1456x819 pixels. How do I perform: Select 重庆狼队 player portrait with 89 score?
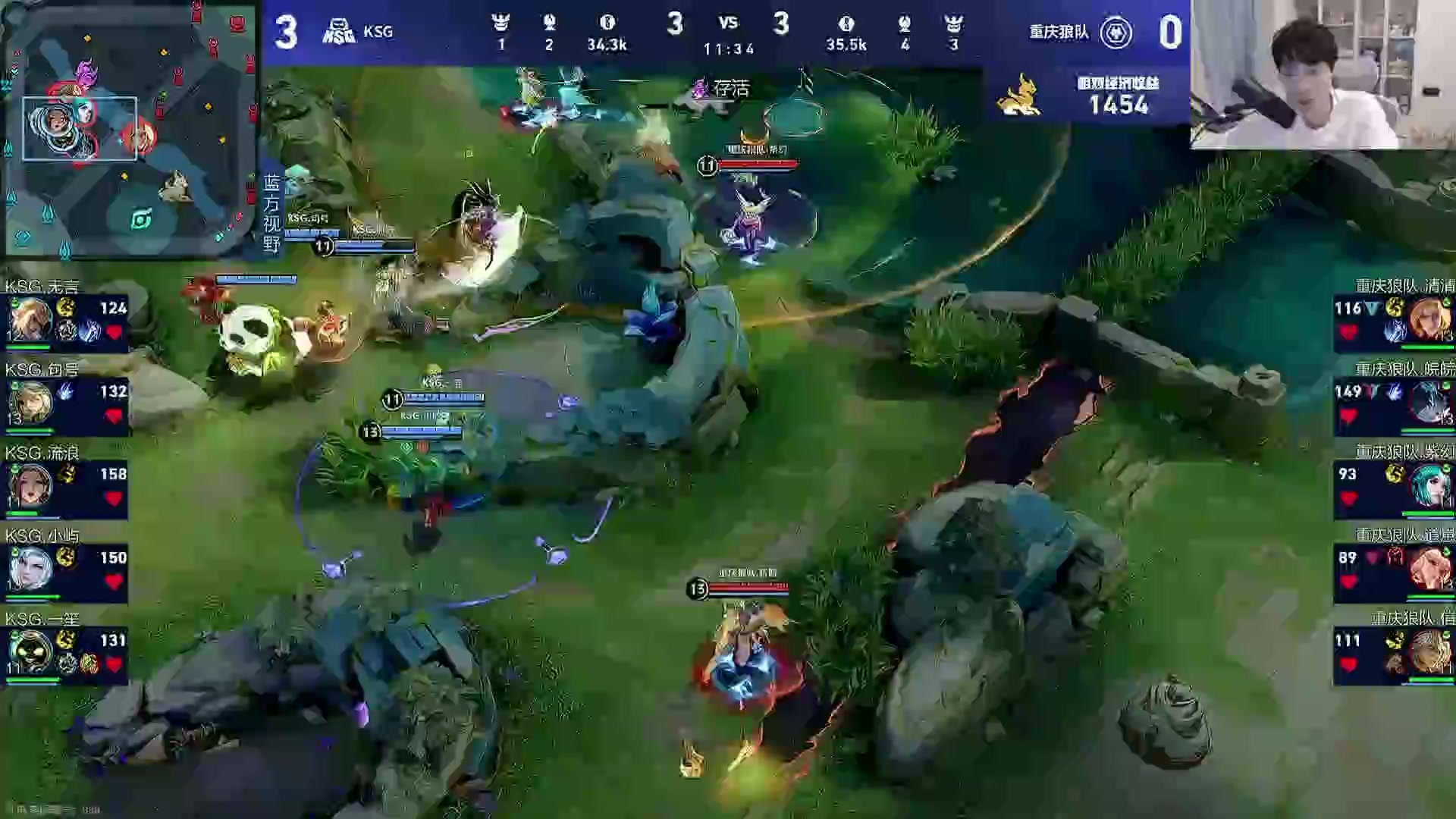point(1429,569)
